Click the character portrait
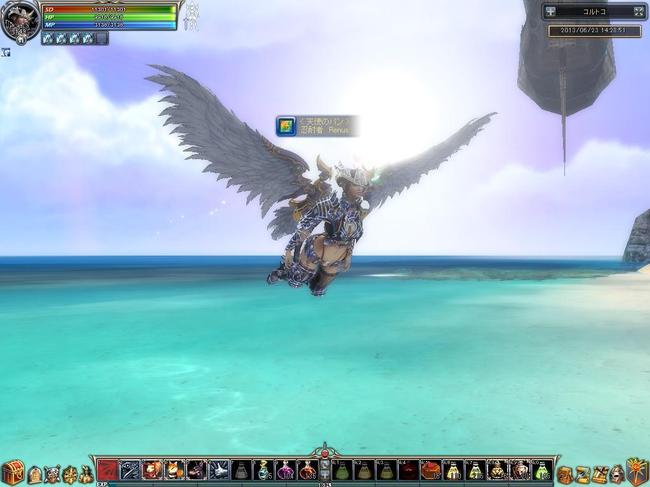Image resolution: width=650 pixels, height=487 pixels. [x=20, y=20]
